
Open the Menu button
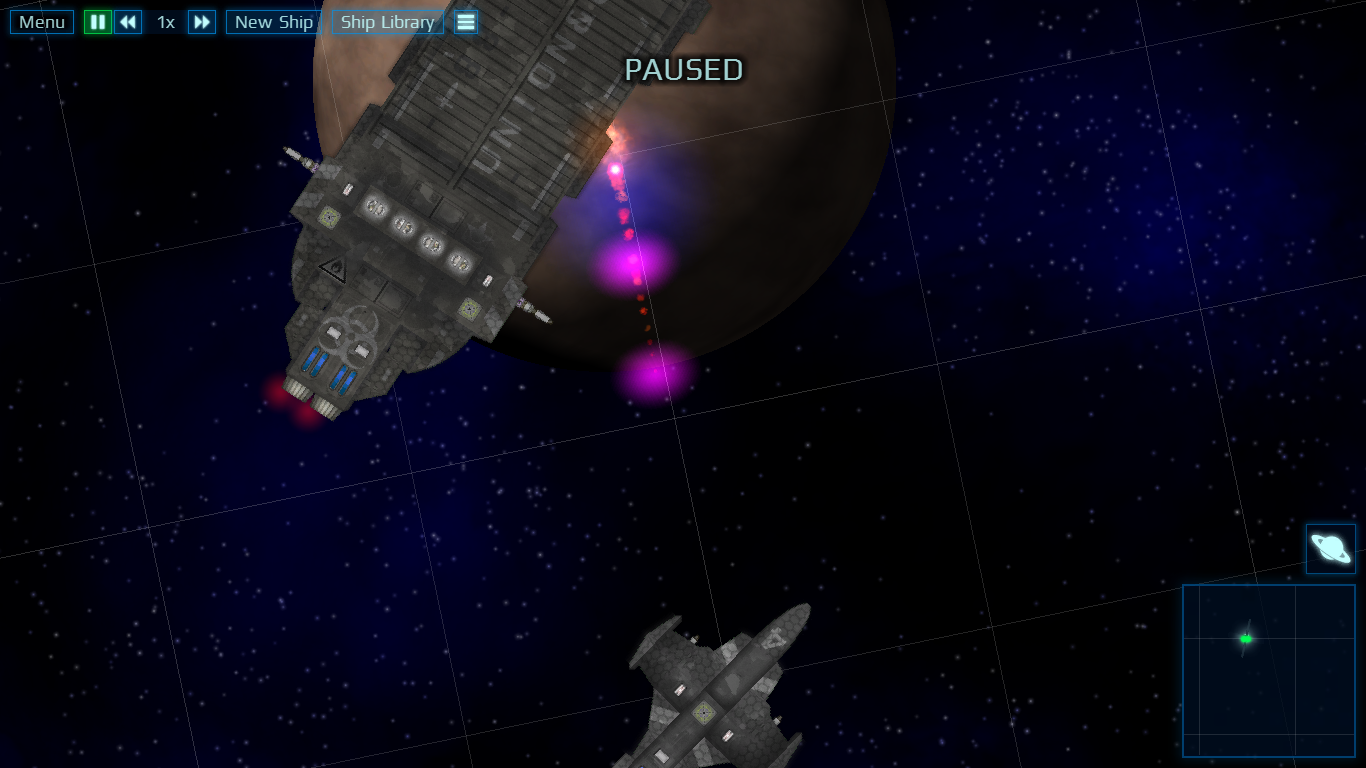coord(42,22)
